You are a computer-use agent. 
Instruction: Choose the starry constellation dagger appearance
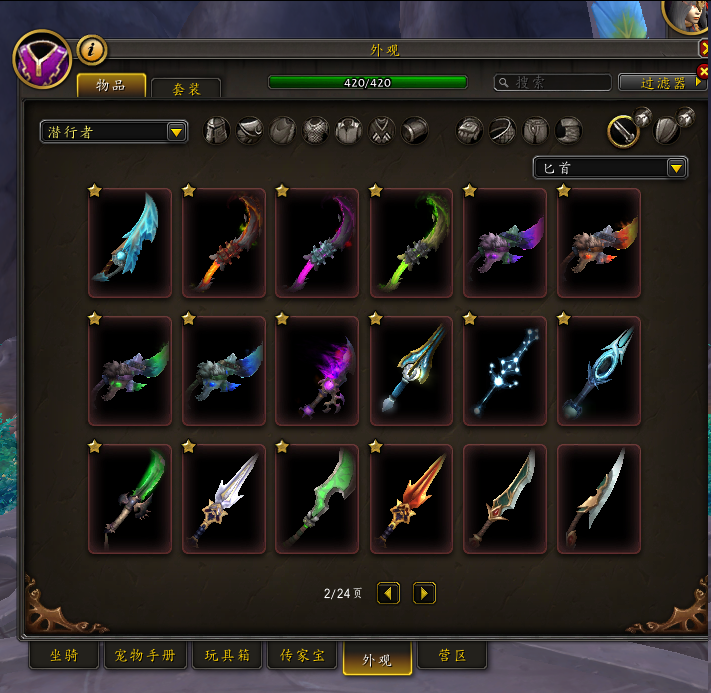click(x=505, y=370)
